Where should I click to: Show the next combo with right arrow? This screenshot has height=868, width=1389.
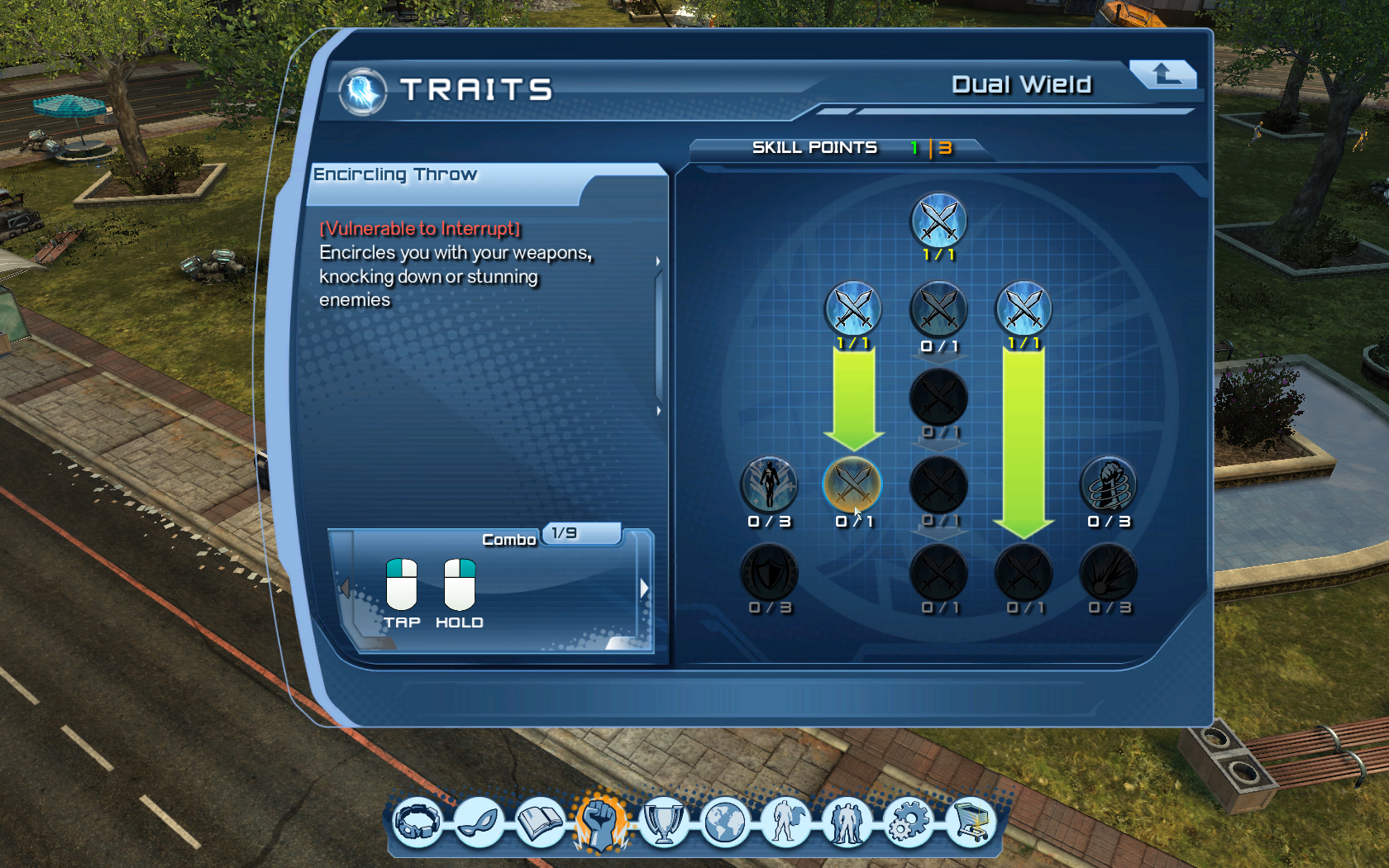point(645,589)
